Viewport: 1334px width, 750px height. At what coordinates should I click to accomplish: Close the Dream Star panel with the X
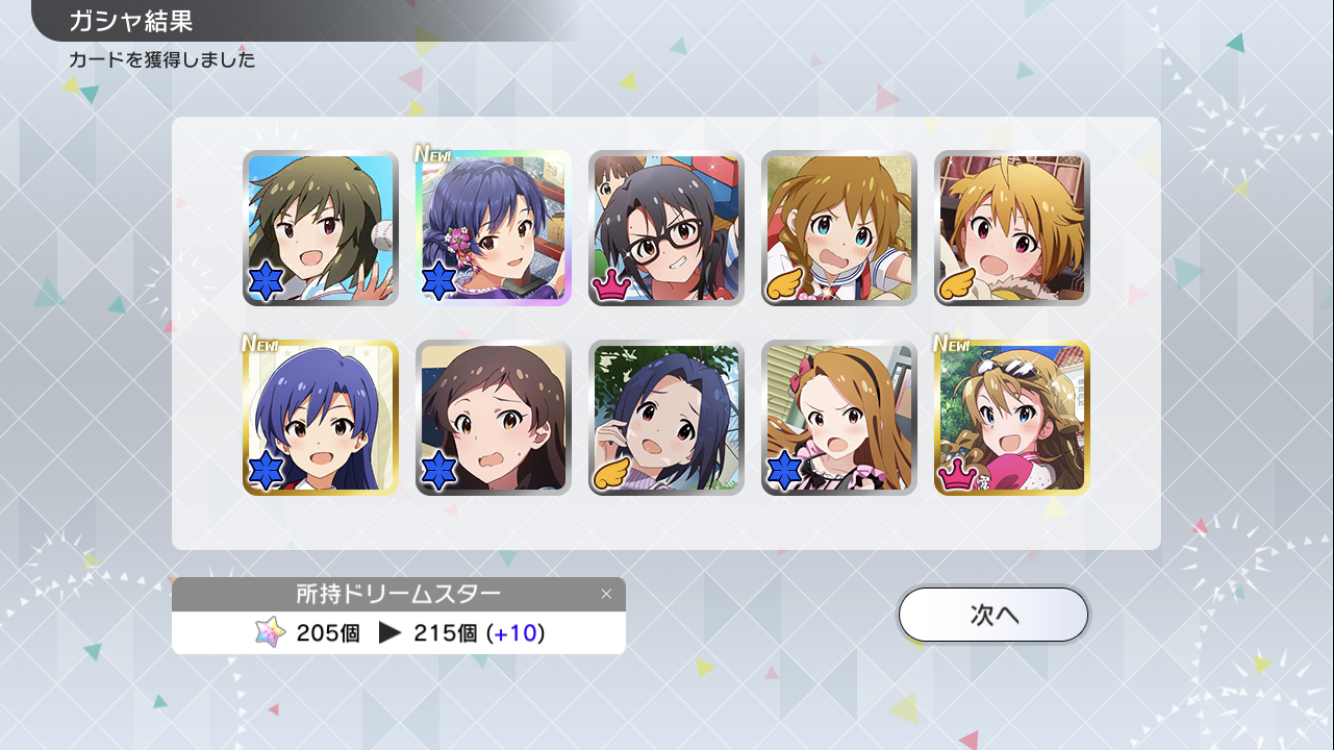pyautogui.click(x=606, y=594)
